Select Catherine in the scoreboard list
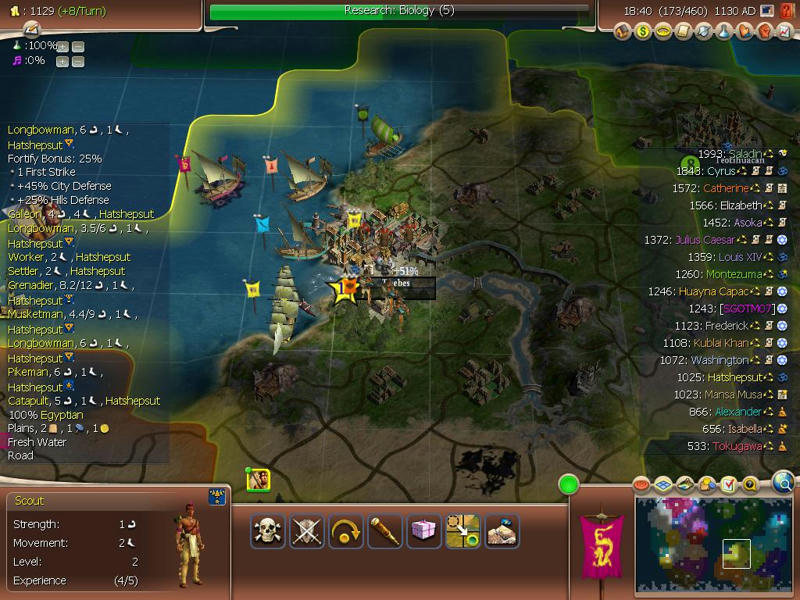 coord(725,188)
